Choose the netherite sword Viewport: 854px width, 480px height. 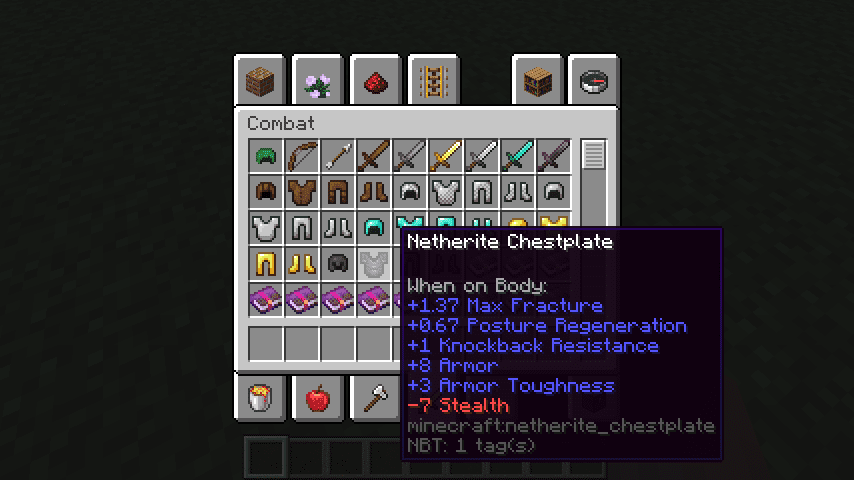554,156
